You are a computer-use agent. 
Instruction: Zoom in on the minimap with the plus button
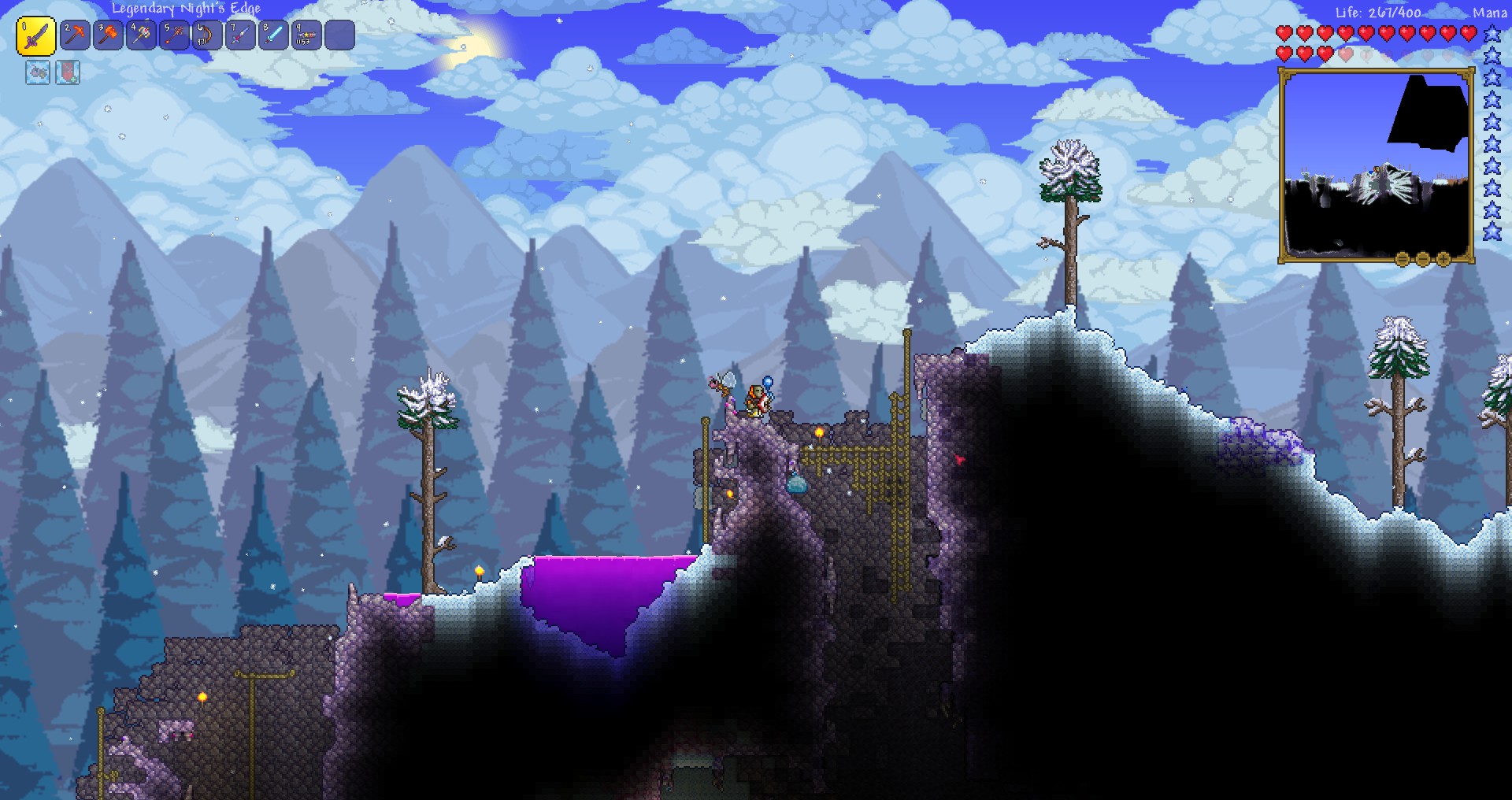[x=1443, y=259]
